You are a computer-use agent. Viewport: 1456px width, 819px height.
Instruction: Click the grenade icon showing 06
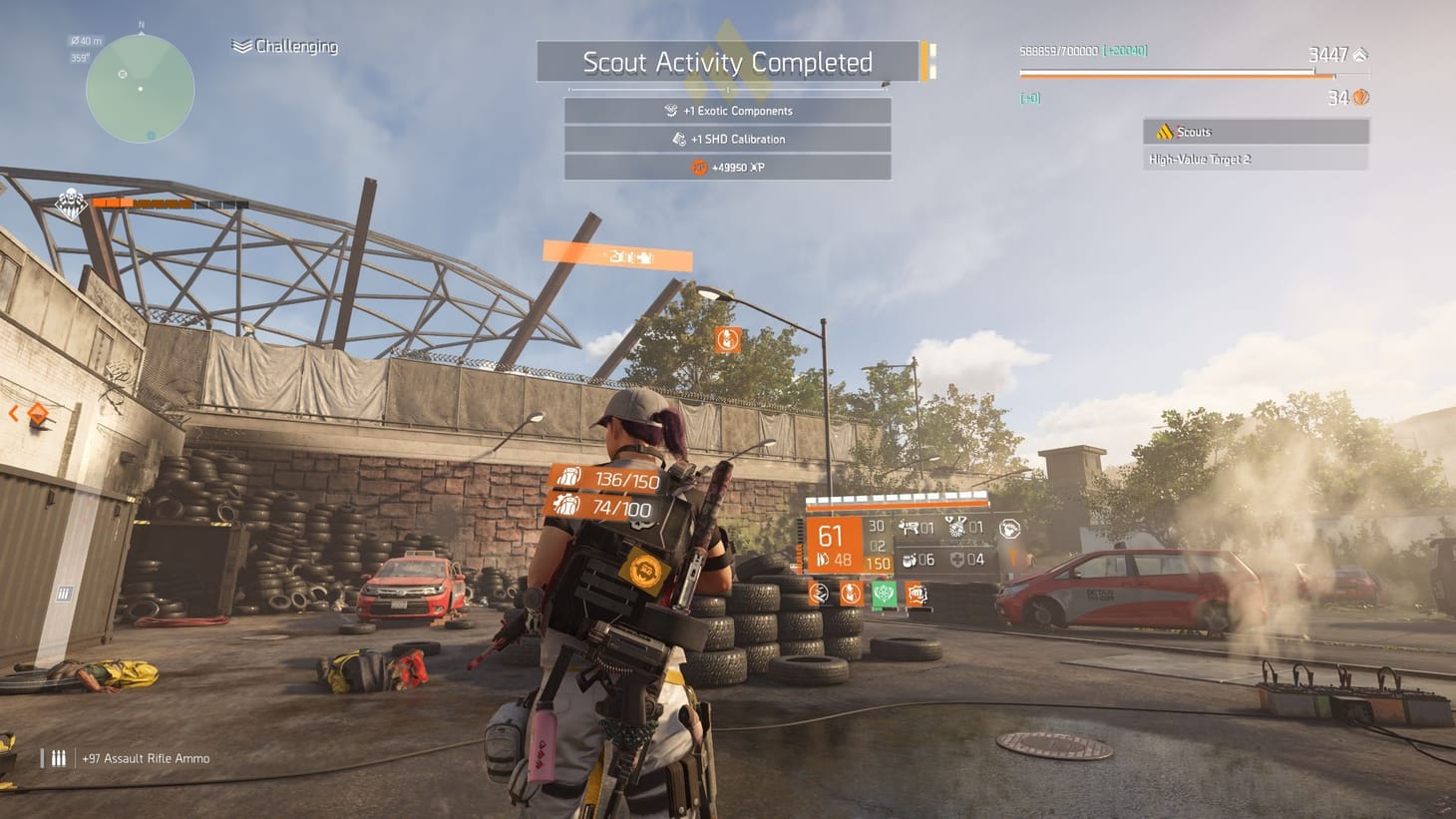pos(909,559)
